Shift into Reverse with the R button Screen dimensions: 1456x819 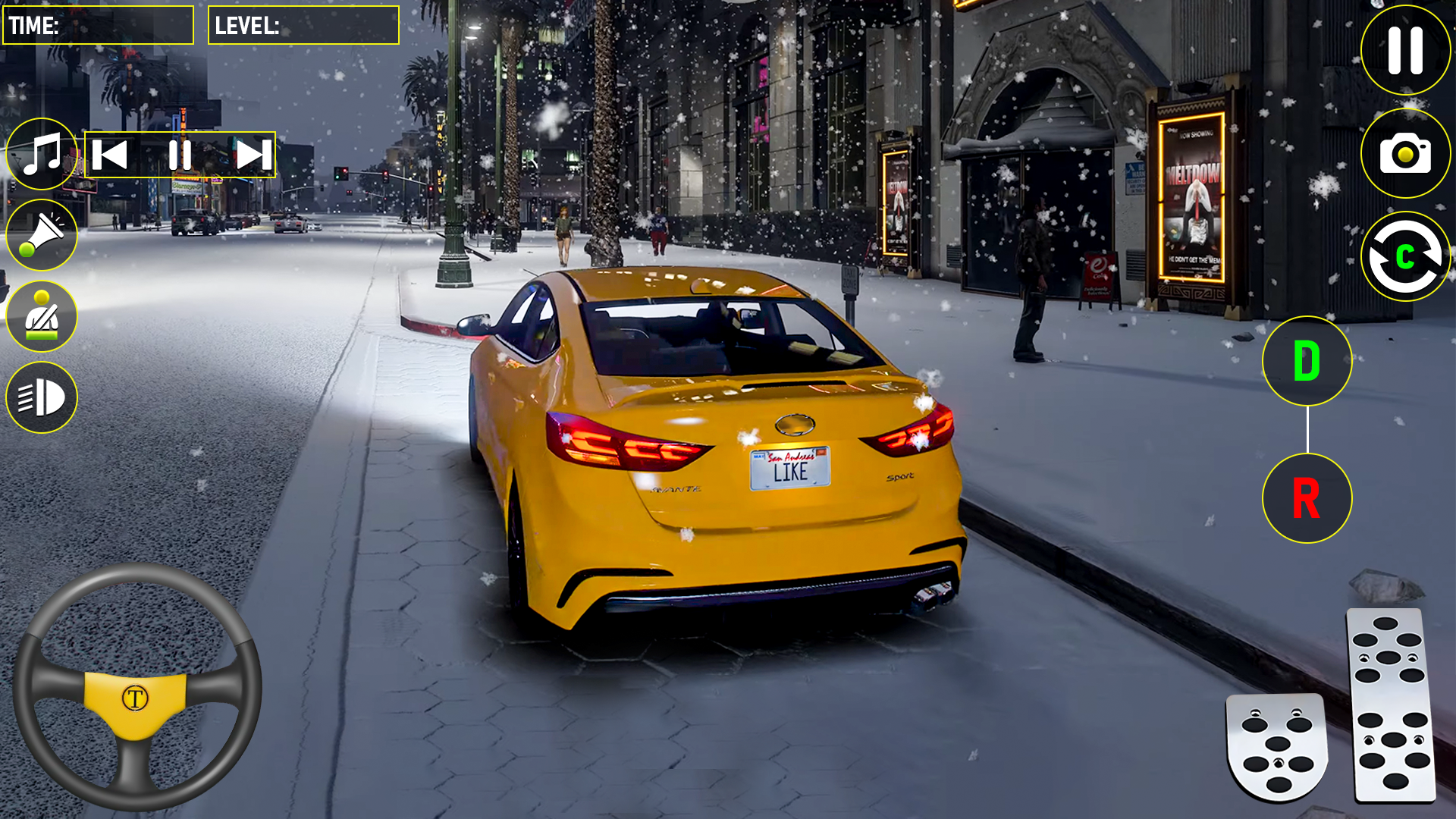[1307, 498]
